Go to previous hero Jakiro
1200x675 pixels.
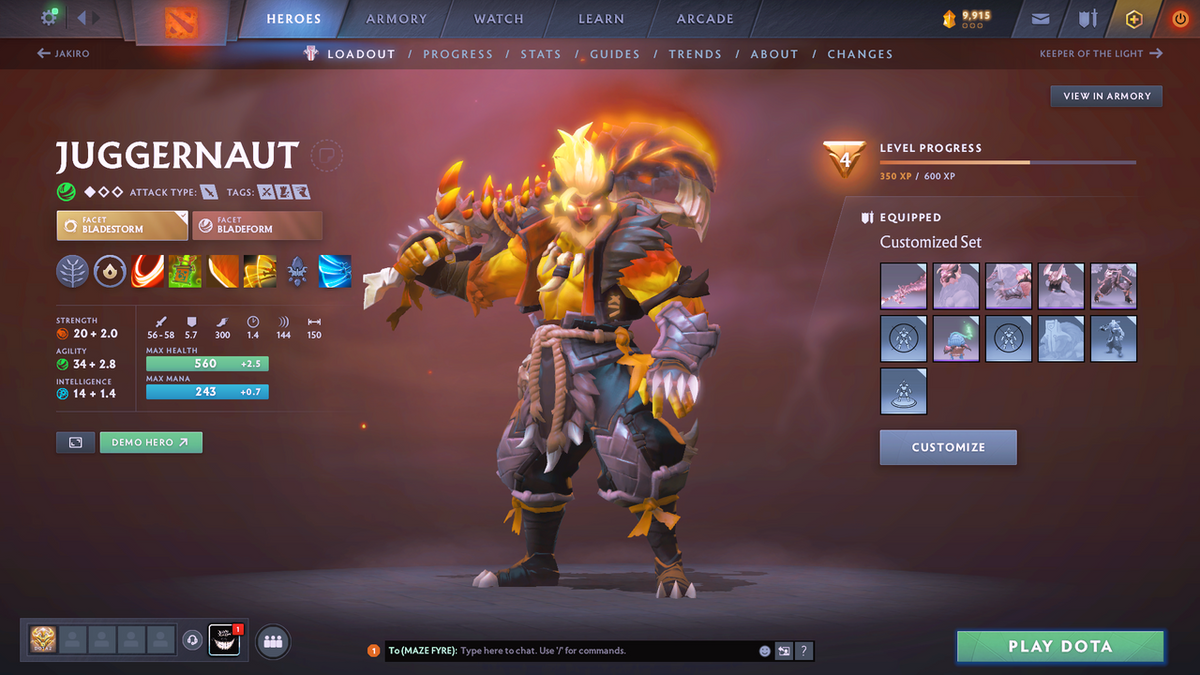click(63, 54)
